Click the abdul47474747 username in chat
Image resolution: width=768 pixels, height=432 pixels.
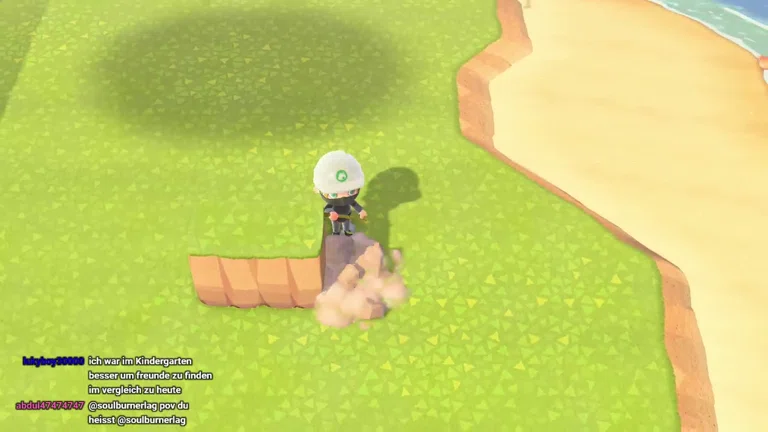50,405
